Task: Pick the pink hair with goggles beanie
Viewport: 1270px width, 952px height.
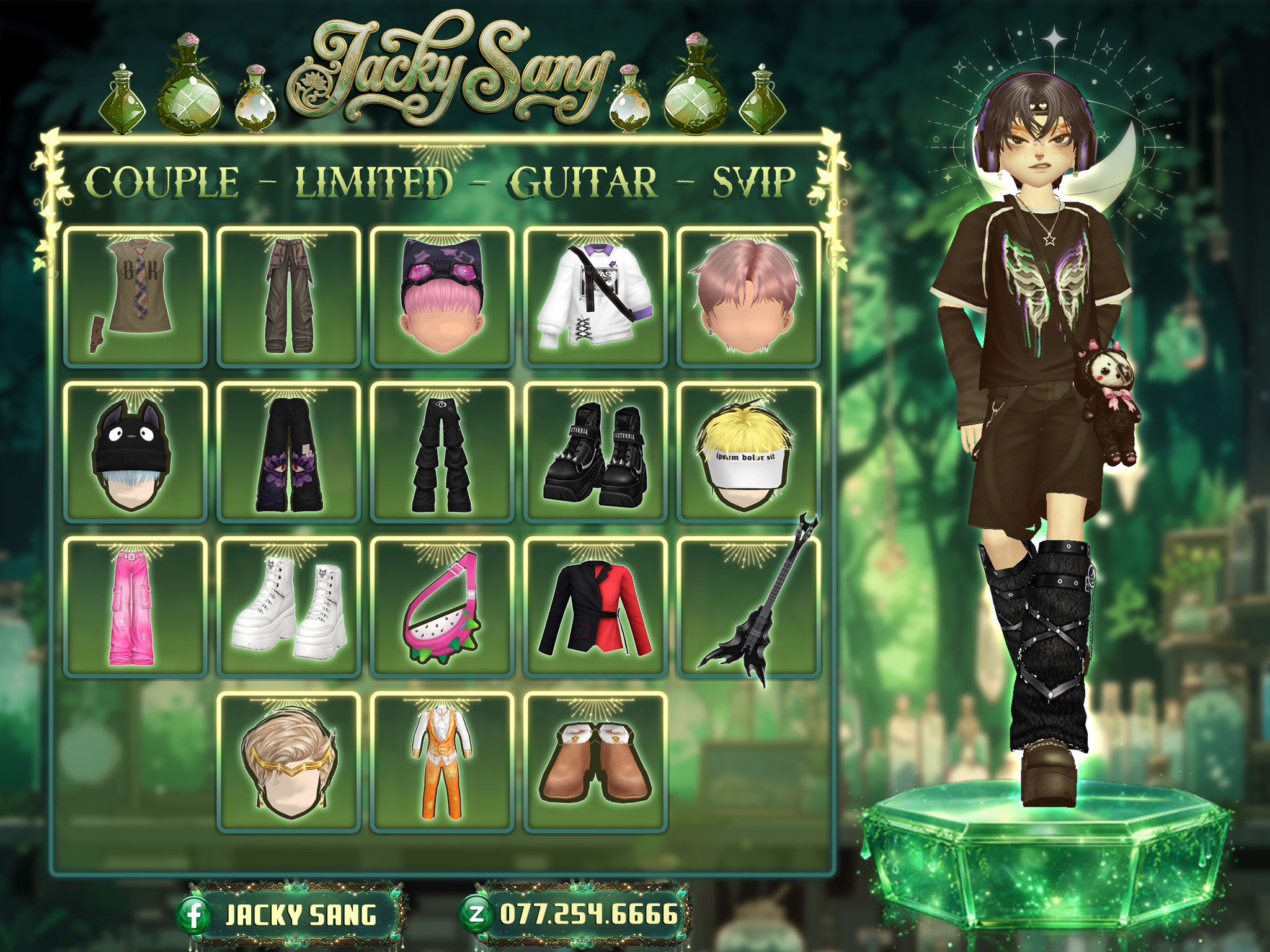Action: pyautogui.click(x=442, y=297)
